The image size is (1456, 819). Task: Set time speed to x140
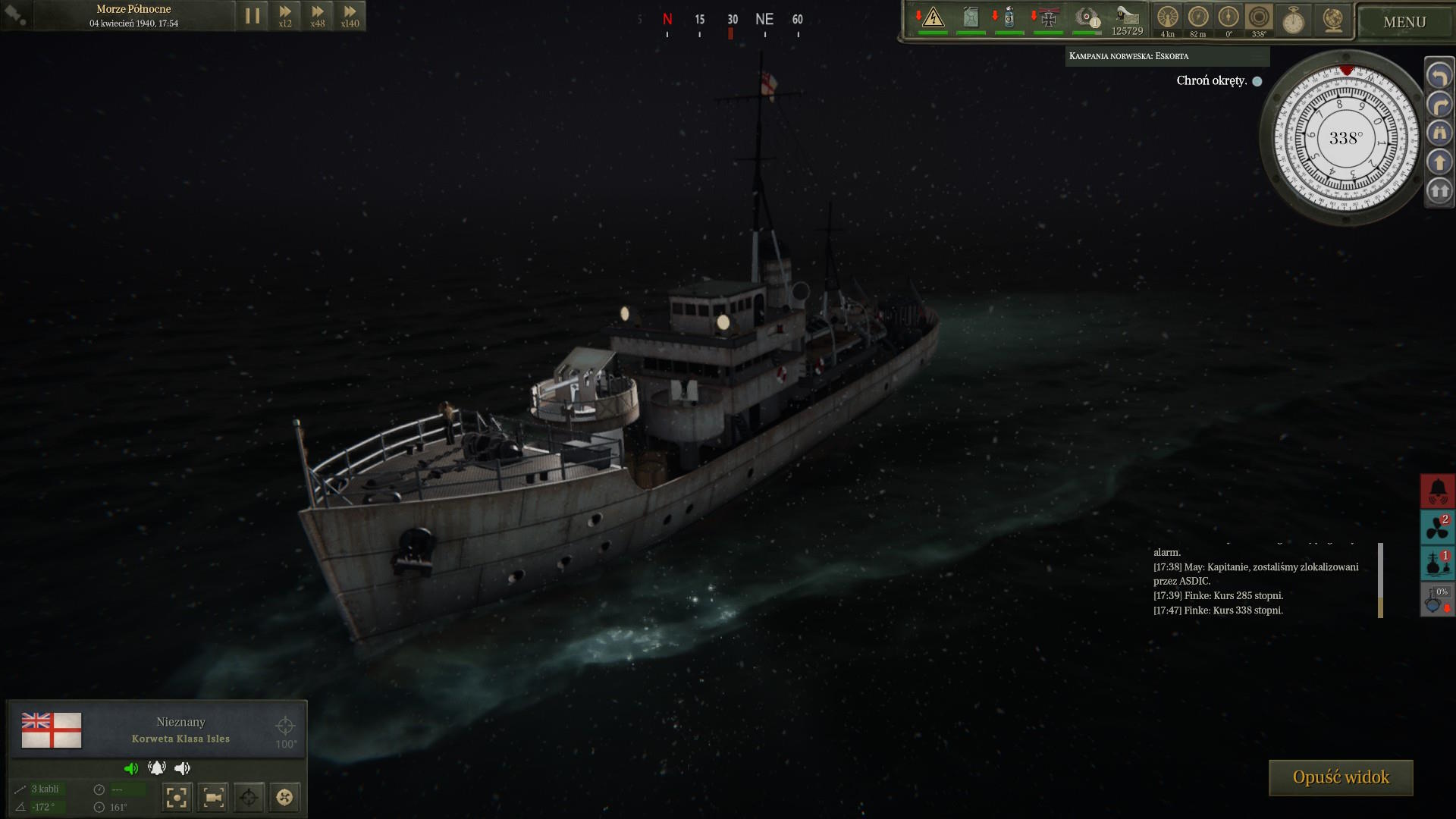(350, 16)
